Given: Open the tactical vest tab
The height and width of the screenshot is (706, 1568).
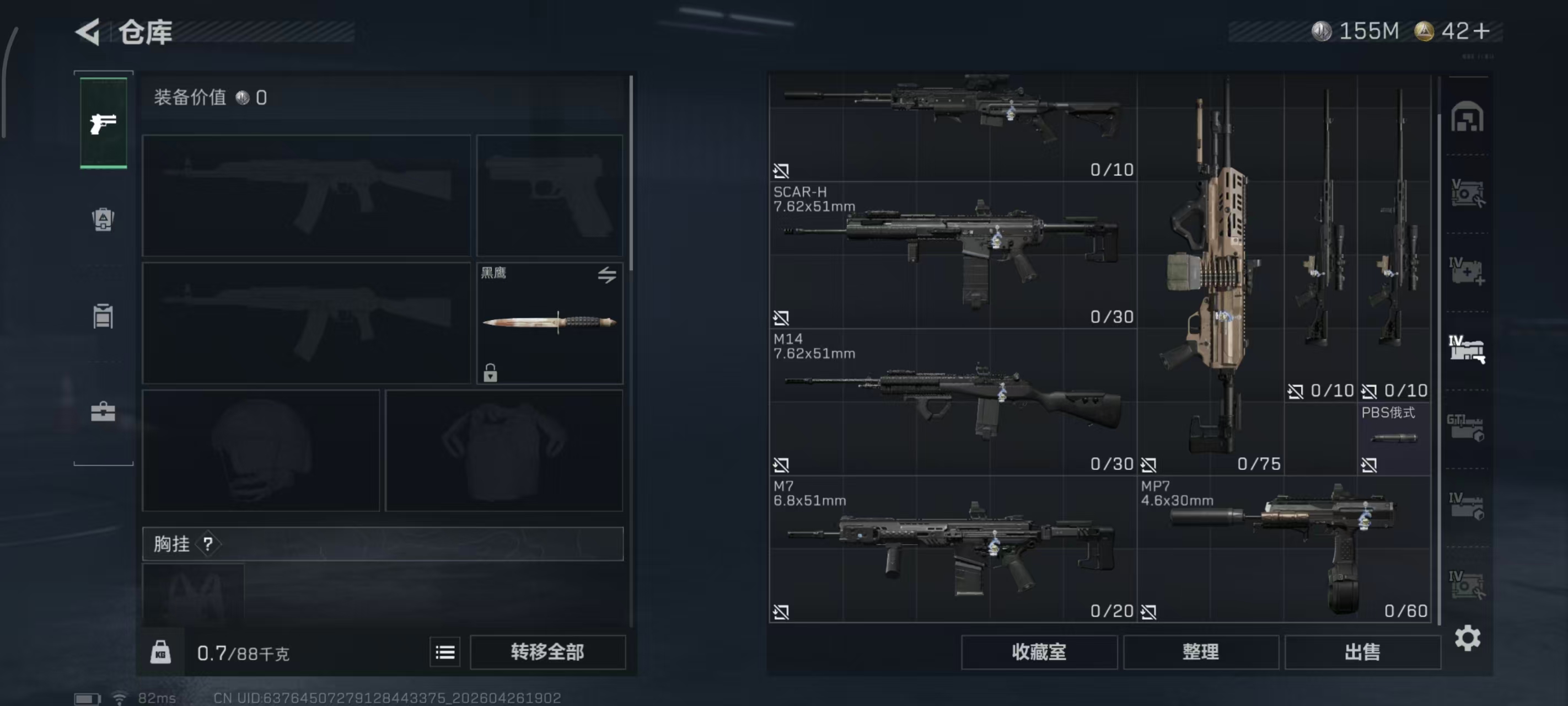Looking at the screenshot, I should click(104, 315).
